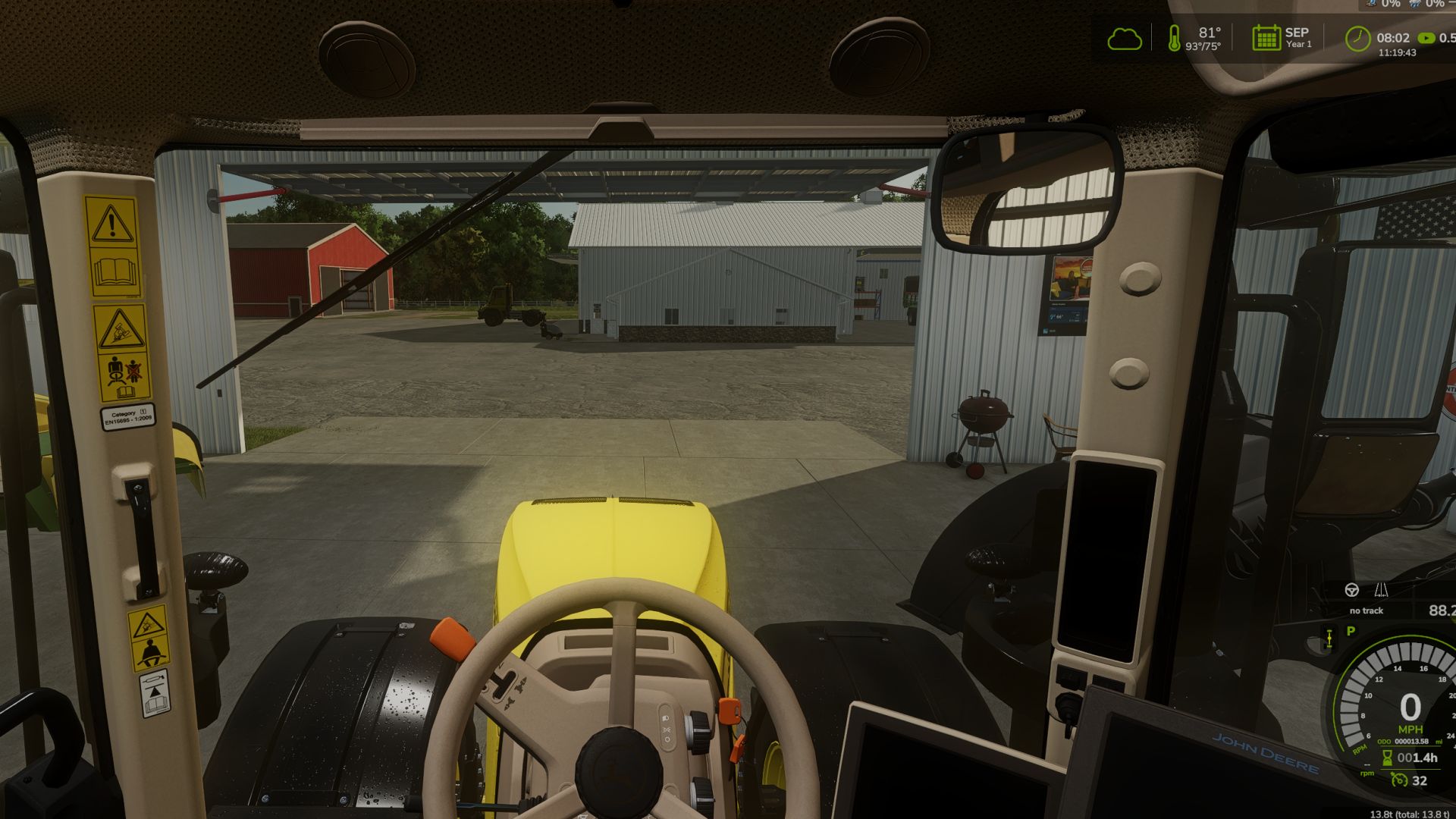Click the green thermometer temperature icon
1456x819 pixels.
click(x=1173, y=38)
